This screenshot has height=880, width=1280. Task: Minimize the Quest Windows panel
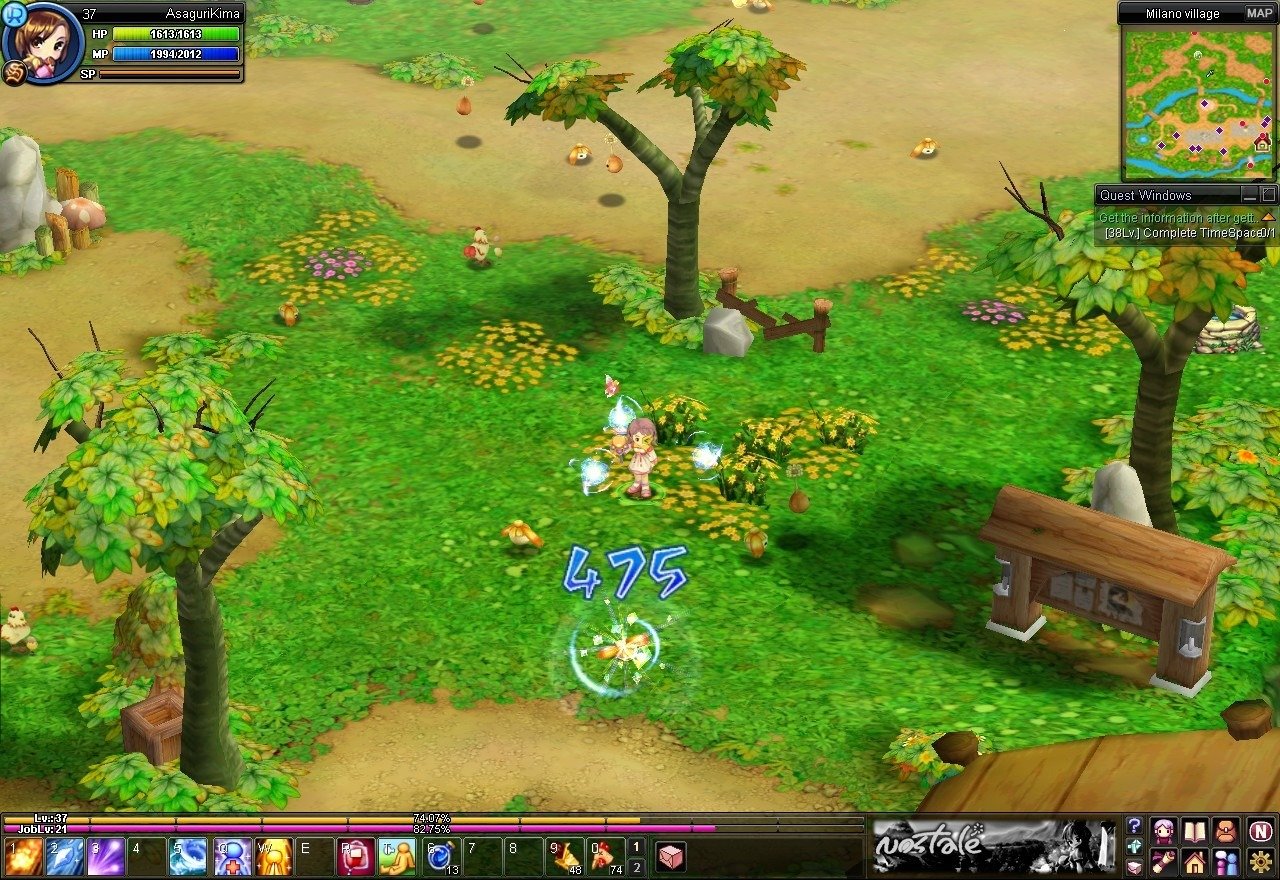point(1249,195)
